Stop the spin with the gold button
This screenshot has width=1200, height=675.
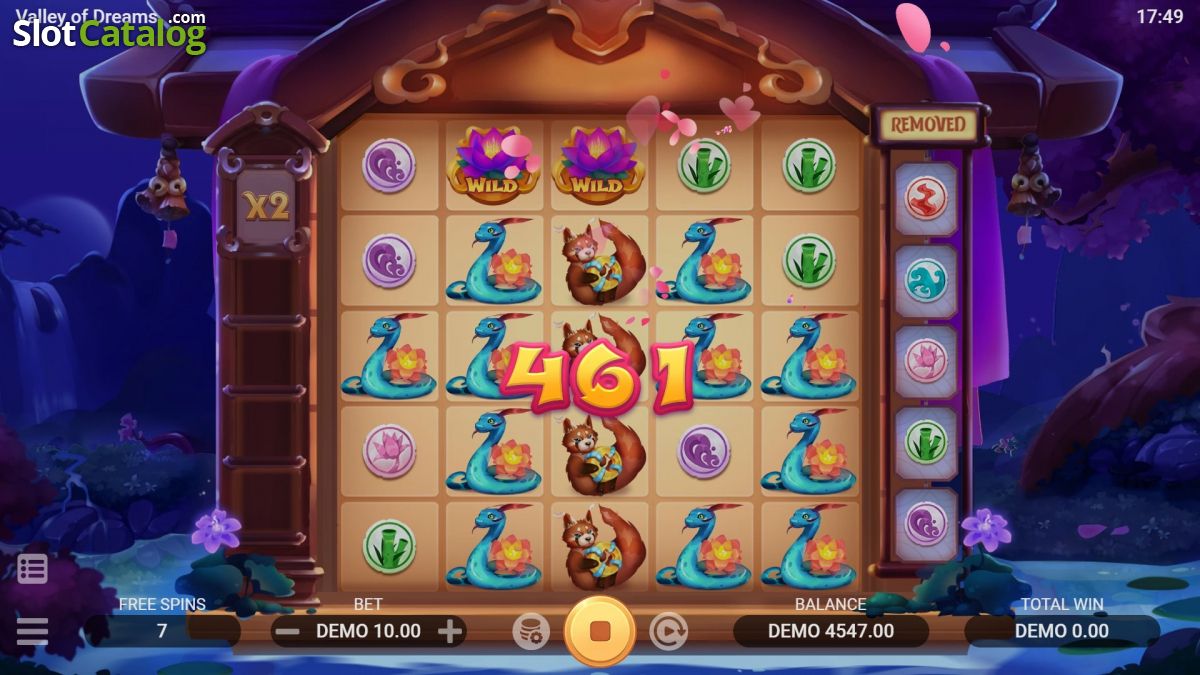pos(600,631)
